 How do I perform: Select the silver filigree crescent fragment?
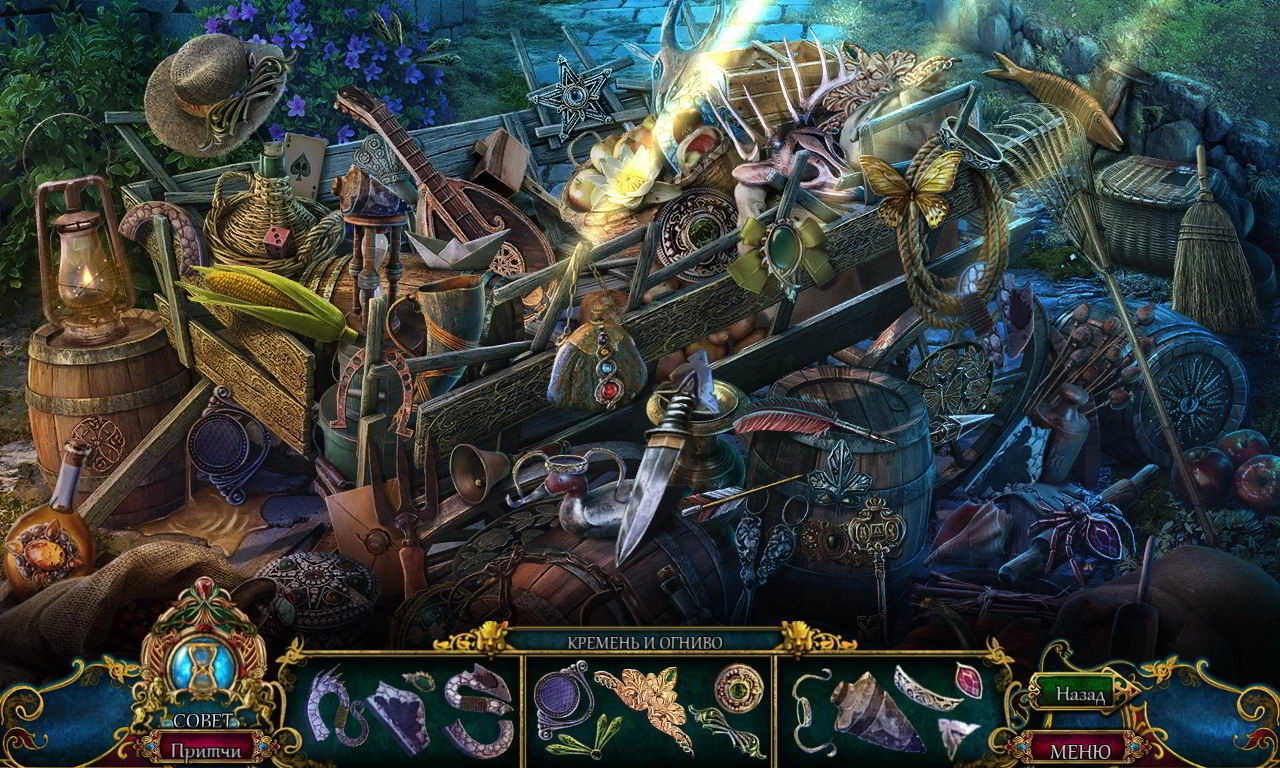click(923, 690)
